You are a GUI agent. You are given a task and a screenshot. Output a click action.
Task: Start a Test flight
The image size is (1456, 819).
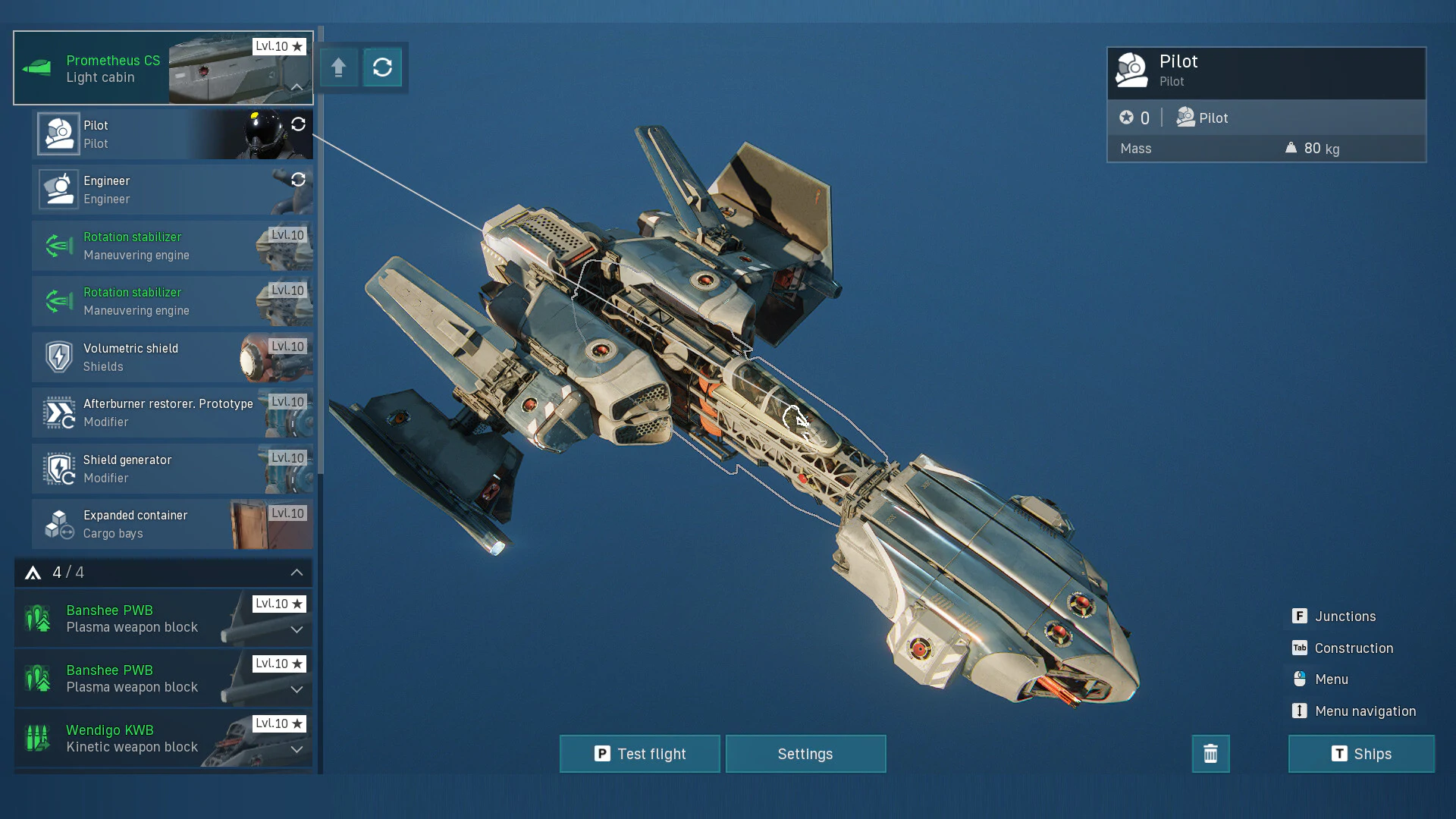pyautogui.click(x=639, y=754)
